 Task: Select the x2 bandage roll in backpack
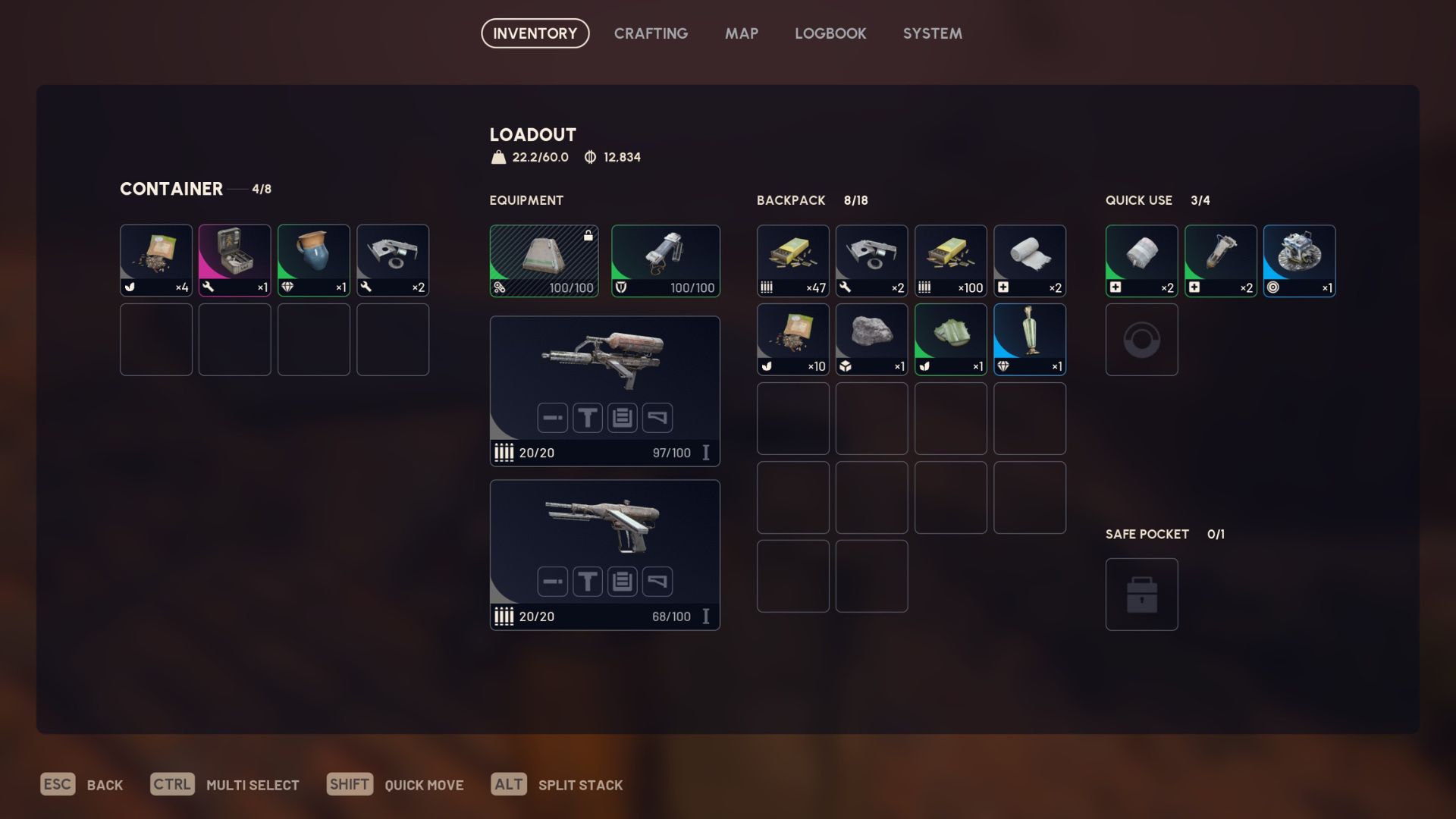coord(1029,260)
